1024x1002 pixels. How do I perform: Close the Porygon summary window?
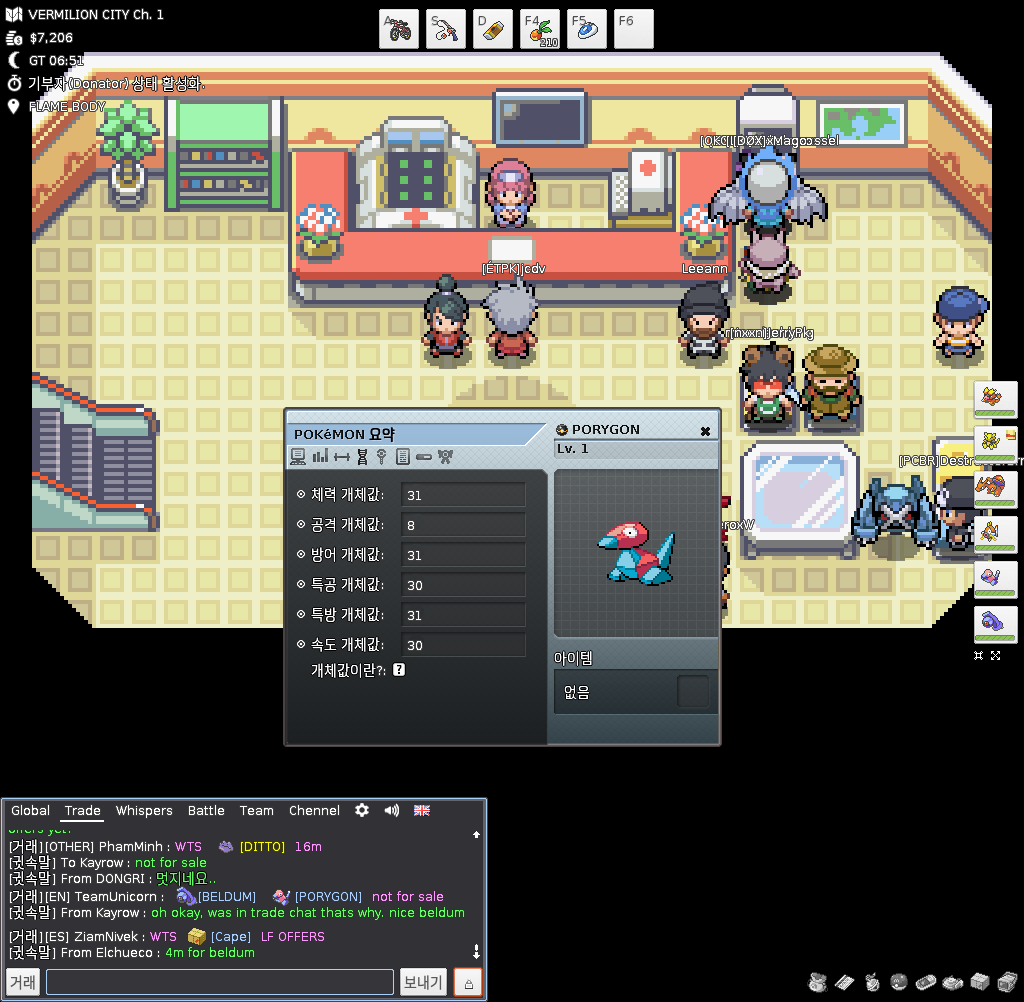coord(705,431)
